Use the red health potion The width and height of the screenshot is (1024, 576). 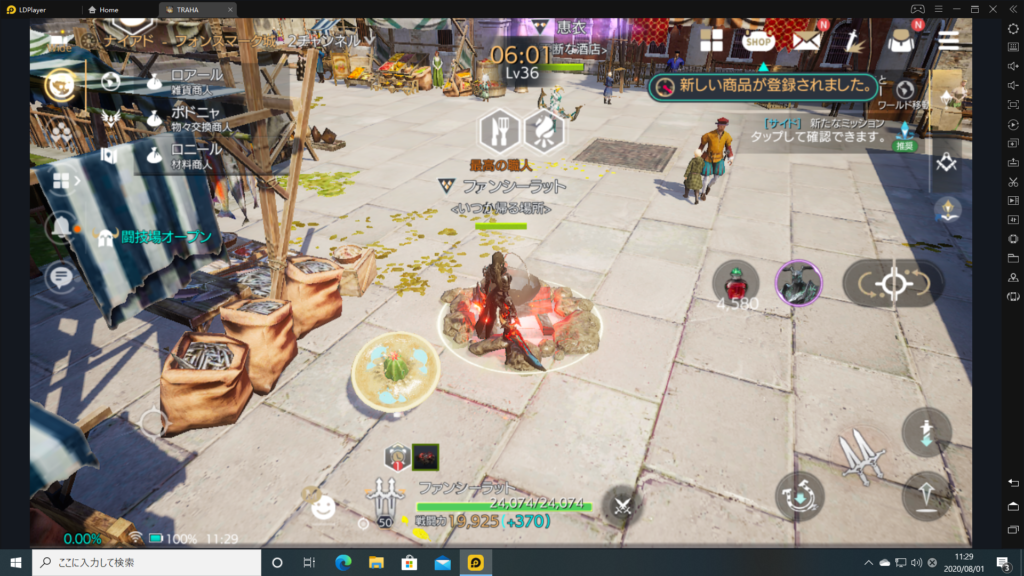click(733, 283)
